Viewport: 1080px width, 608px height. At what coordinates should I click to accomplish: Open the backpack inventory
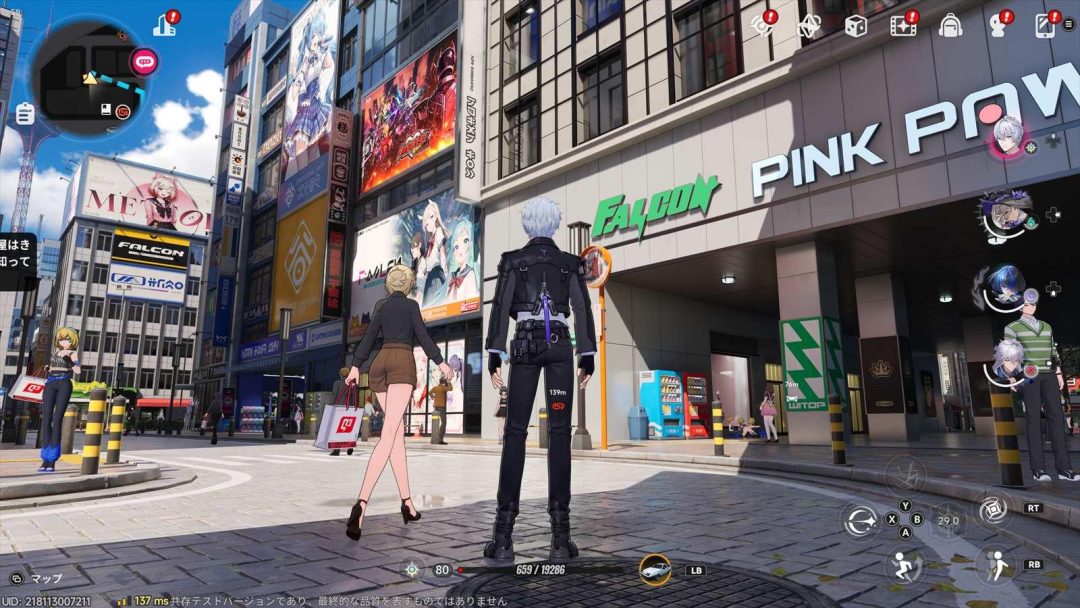(x=950, y=26)
